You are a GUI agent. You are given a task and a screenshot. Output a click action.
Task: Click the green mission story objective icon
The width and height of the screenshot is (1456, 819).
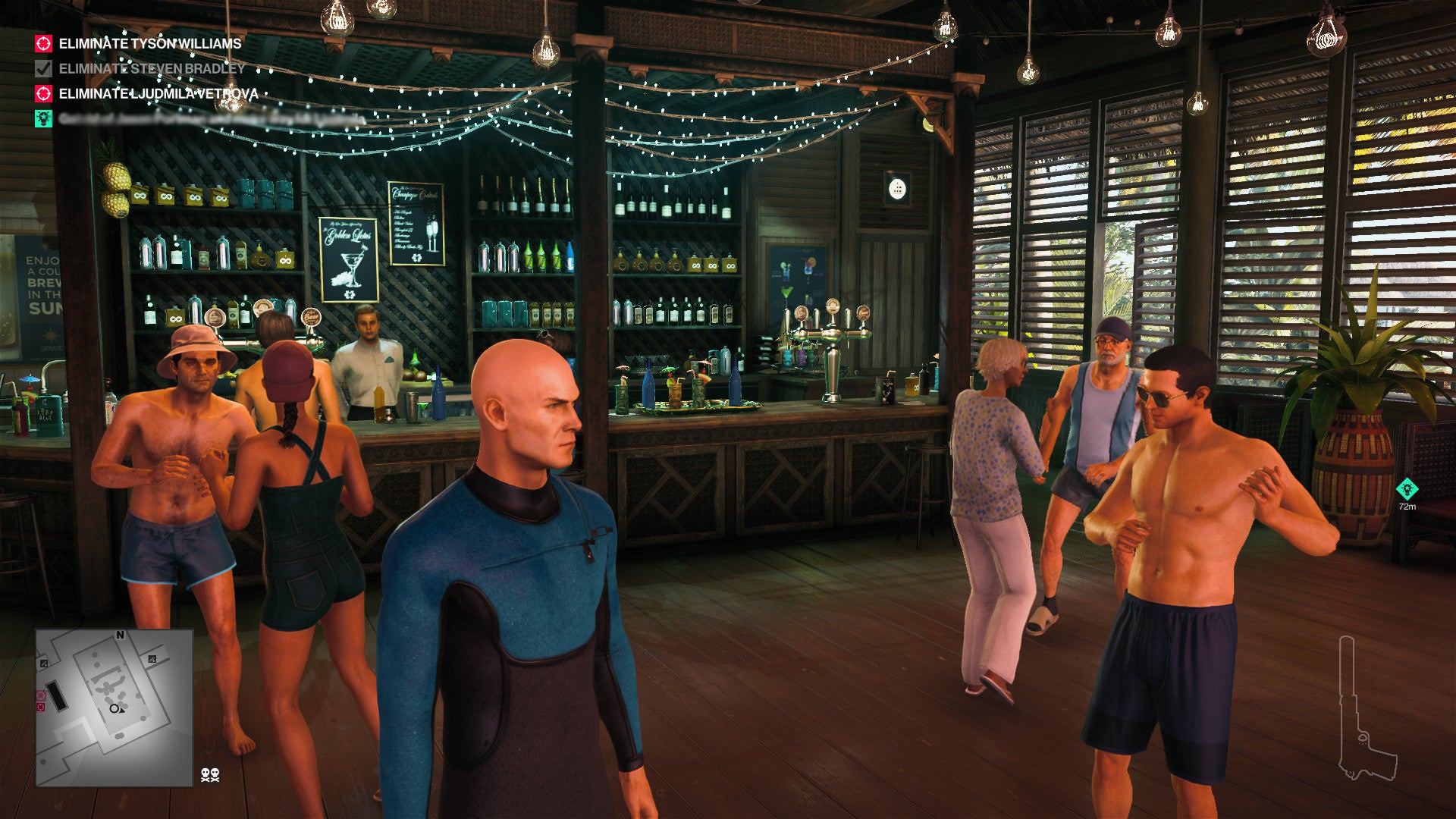(44, 118)
